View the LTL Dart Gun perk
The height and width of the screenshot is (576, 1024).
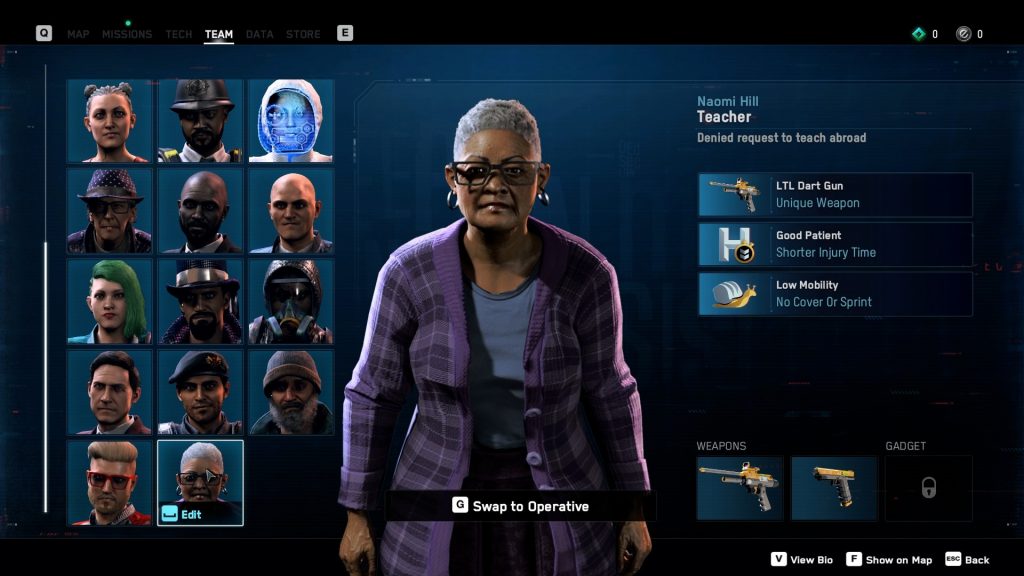click(x=835, y=194)
